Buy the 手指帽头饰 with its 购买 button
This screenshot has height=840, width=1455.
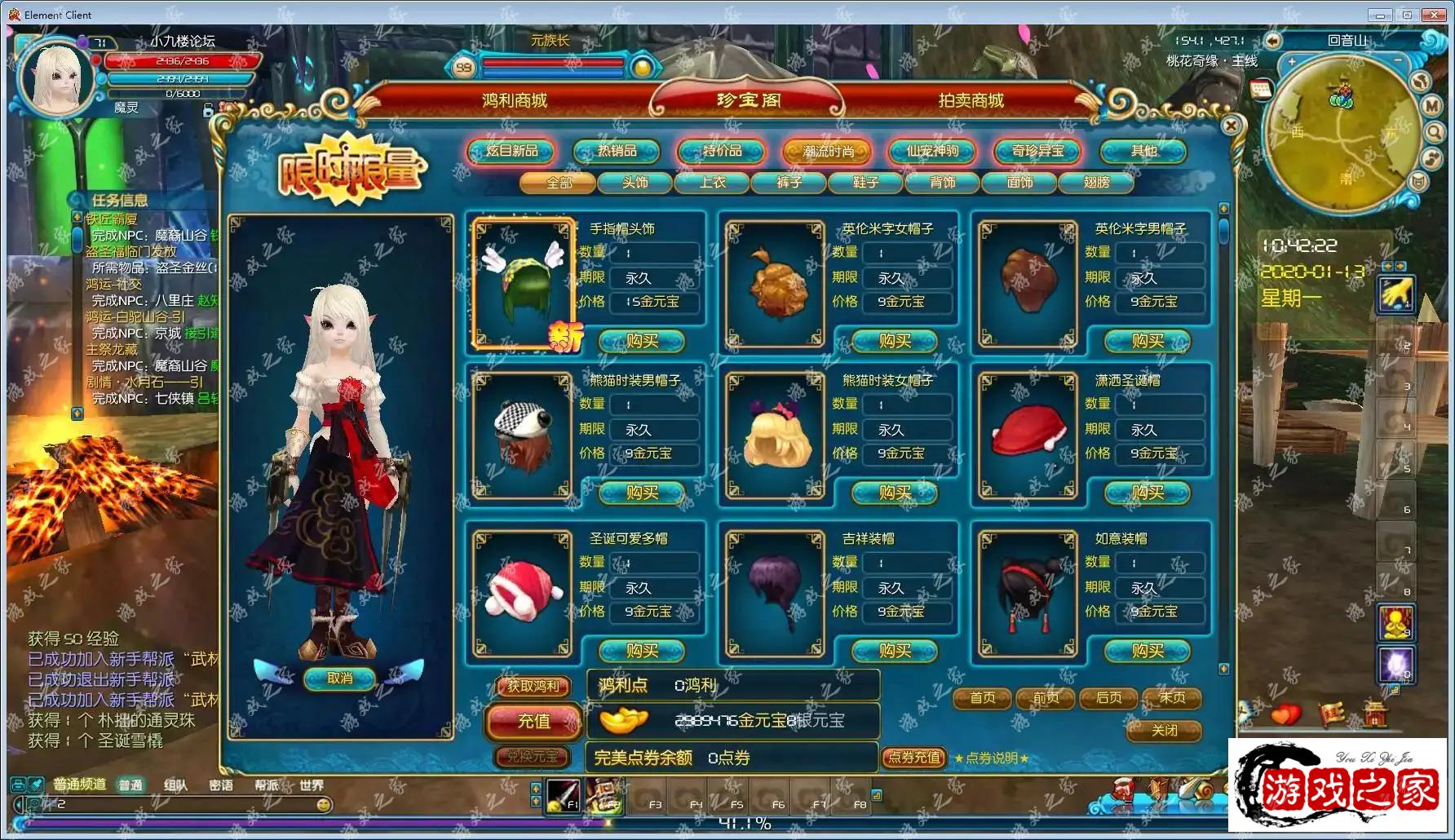(642, 341)
